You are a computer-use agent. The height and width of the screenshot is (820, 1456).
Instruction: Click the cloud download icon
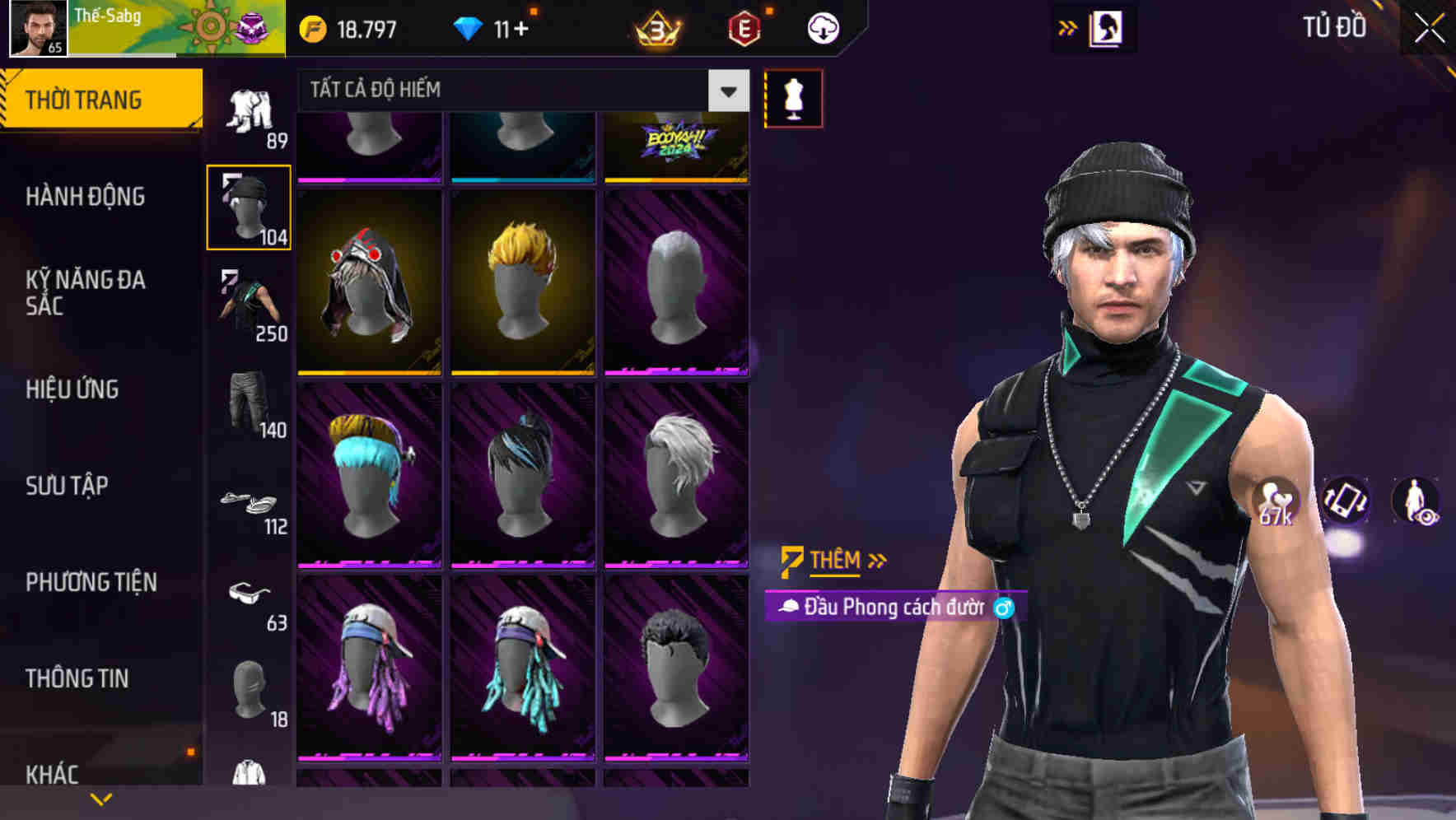(821, 27)
